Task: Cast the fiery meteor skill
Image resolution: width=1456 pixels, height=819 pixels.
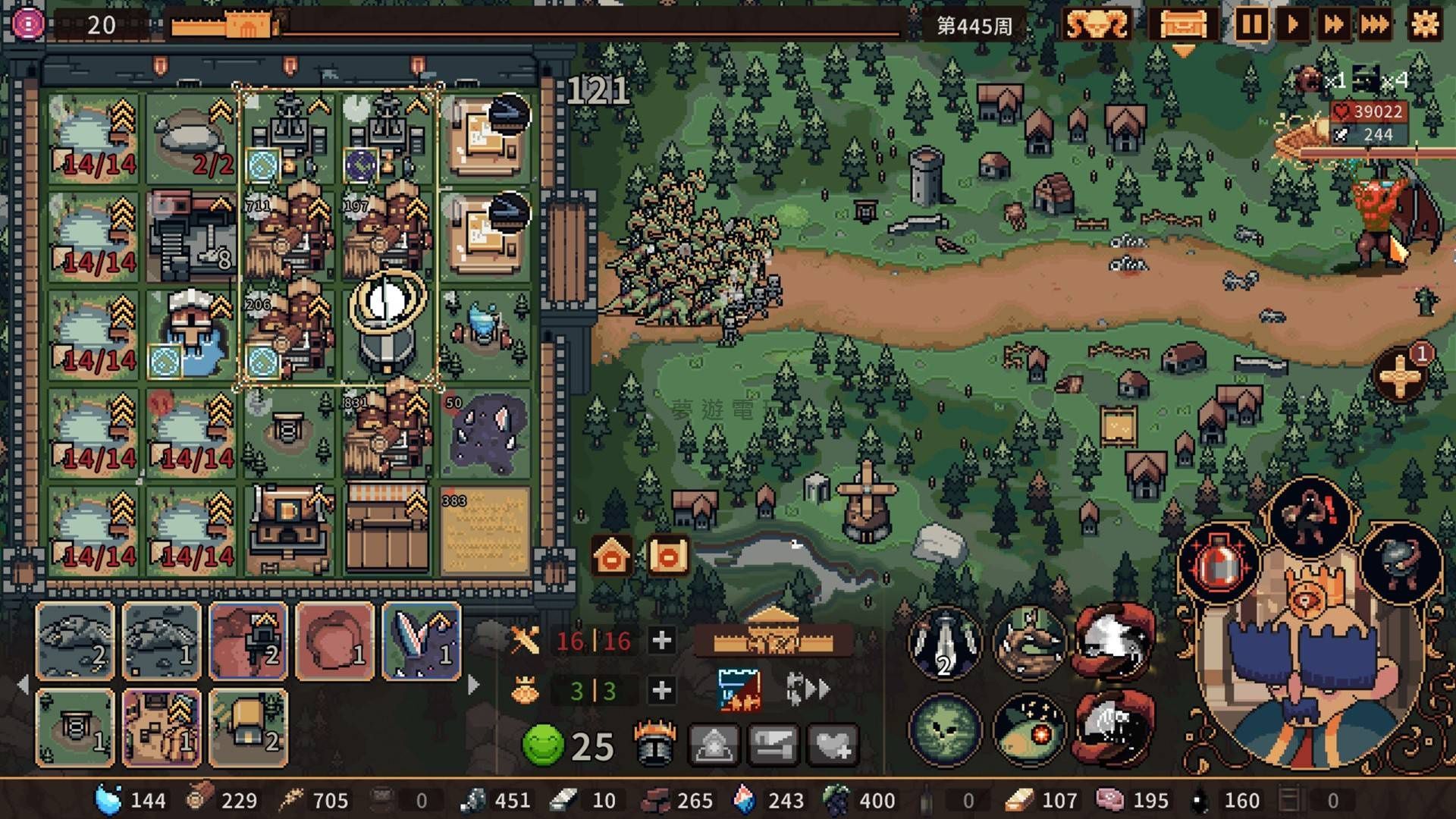Action: point(1029,730)
